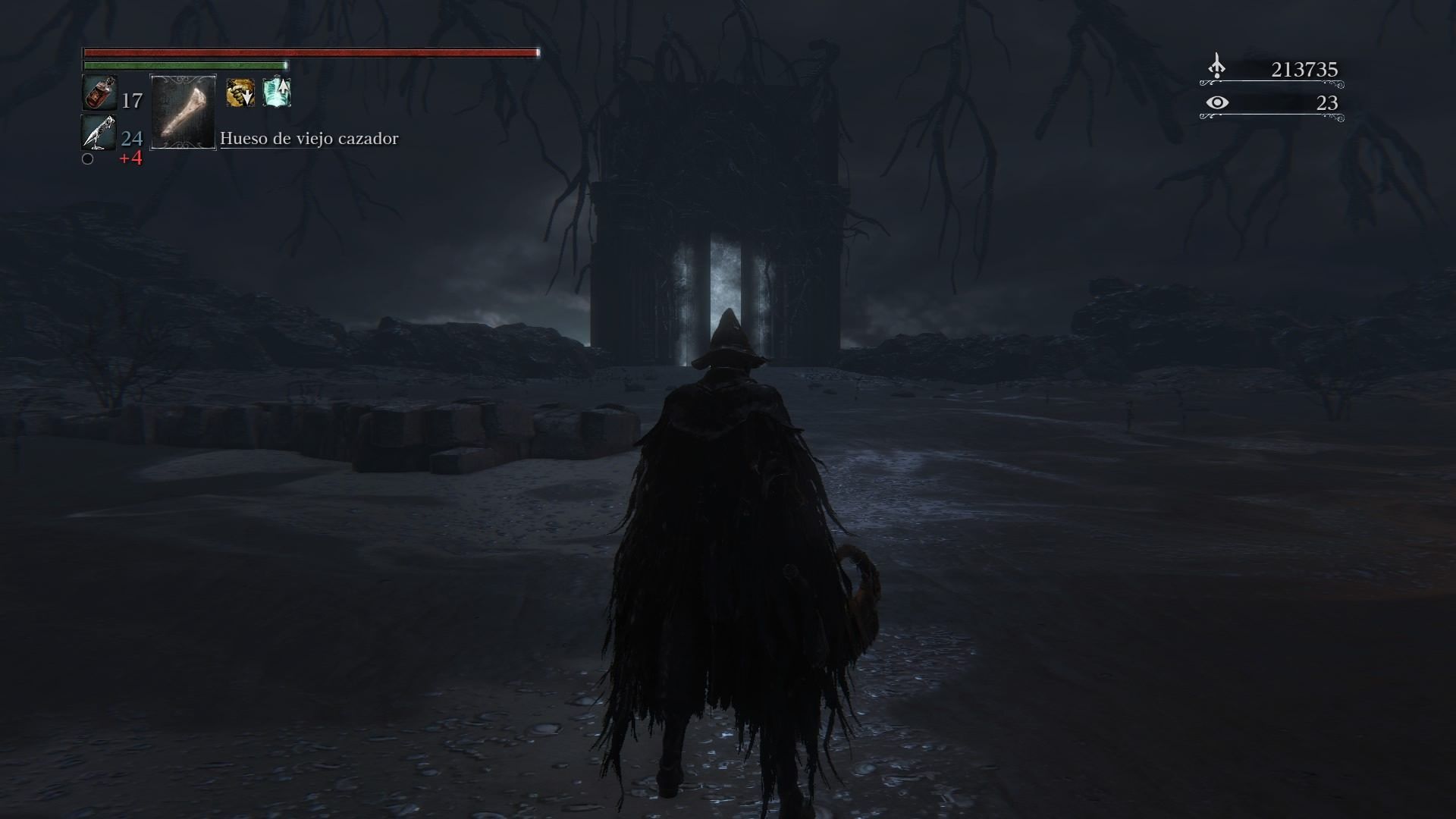
Task: Click the insight eye icon
Action: click(x=1217, y=102)
